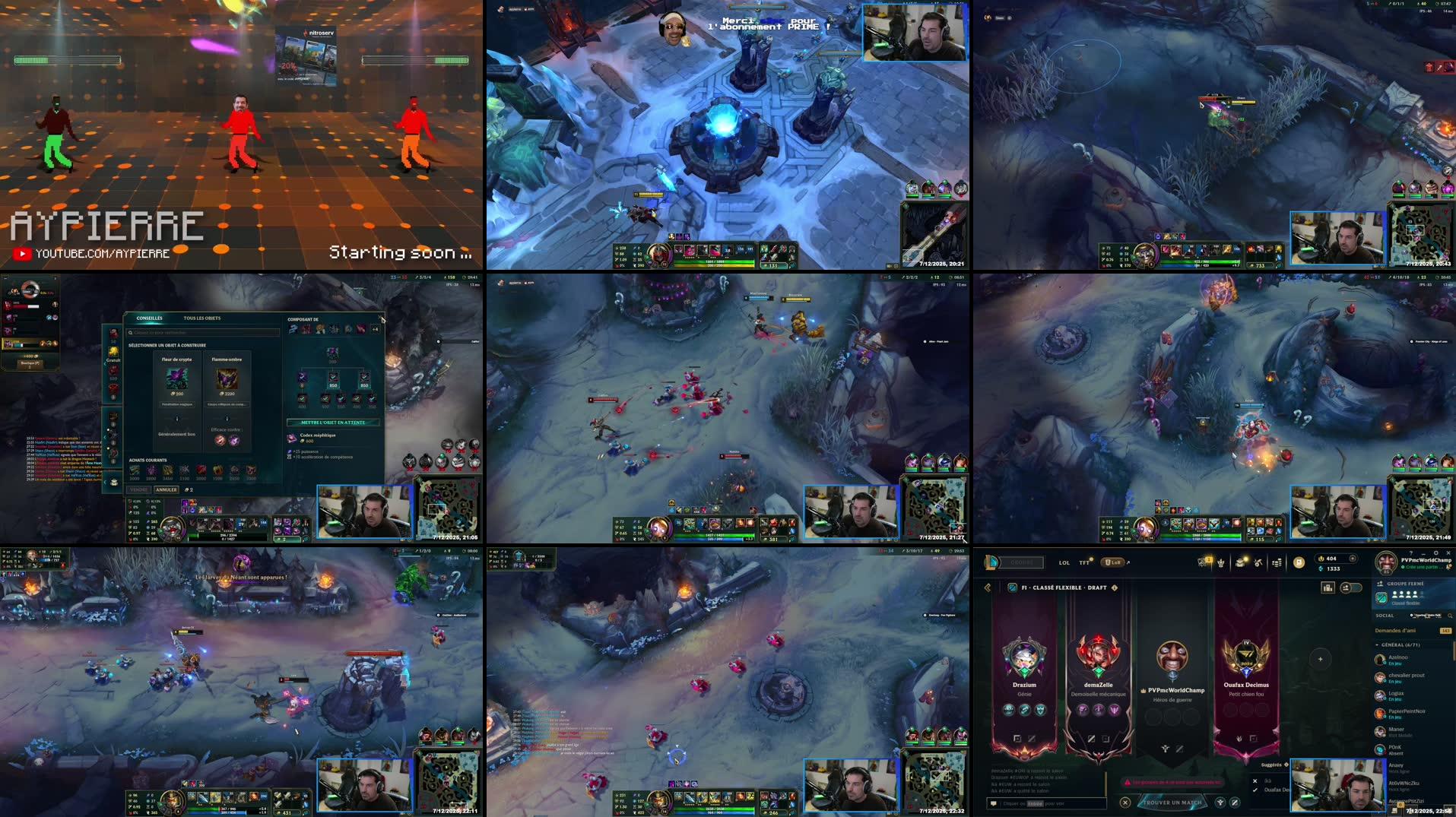This screenshot has width=1456, height=817.
Task: Select the Flamme-ombre item in shop
Action: [x=227, y=378]
